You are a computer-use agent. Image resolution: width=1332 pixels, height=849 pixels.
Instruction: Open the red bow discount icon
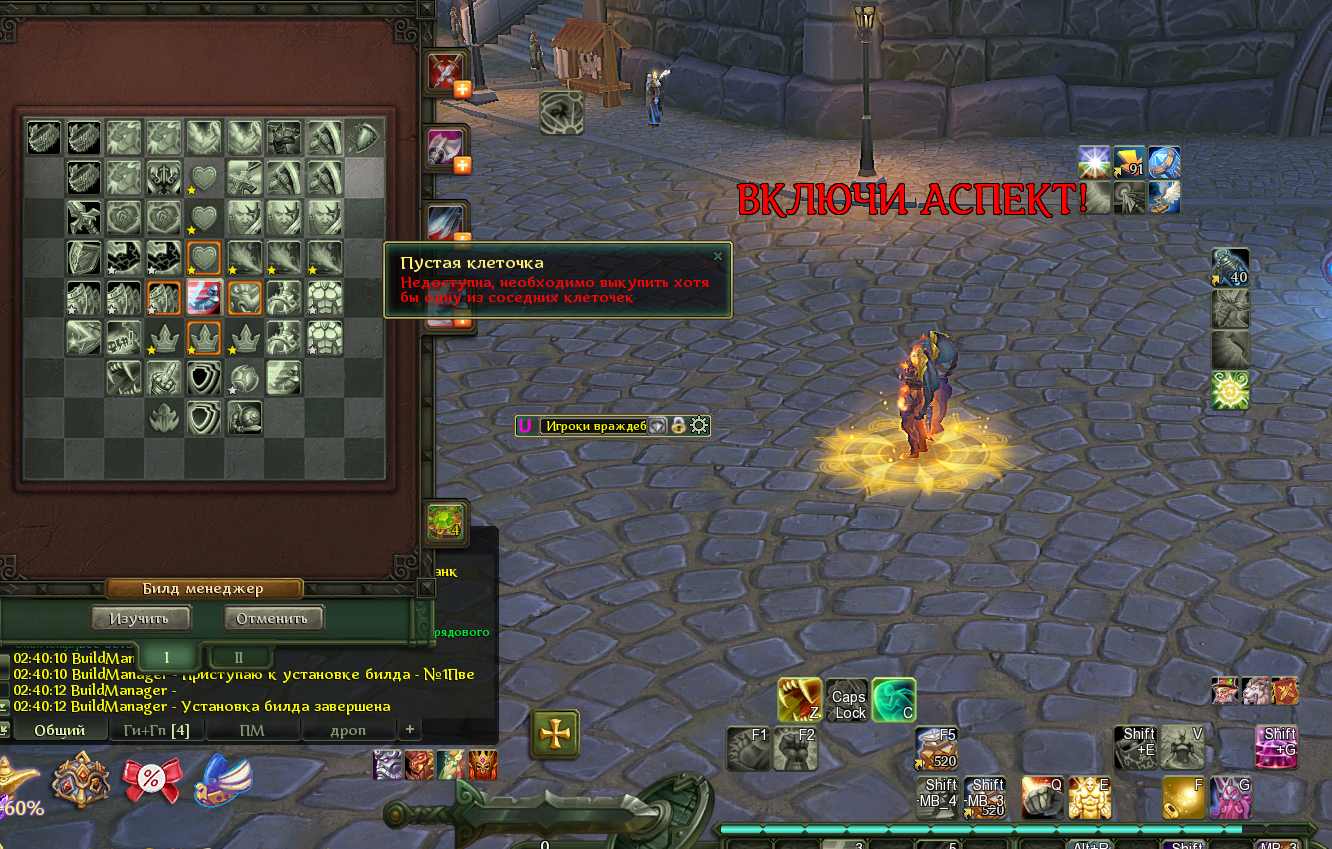tap(152, 780)
